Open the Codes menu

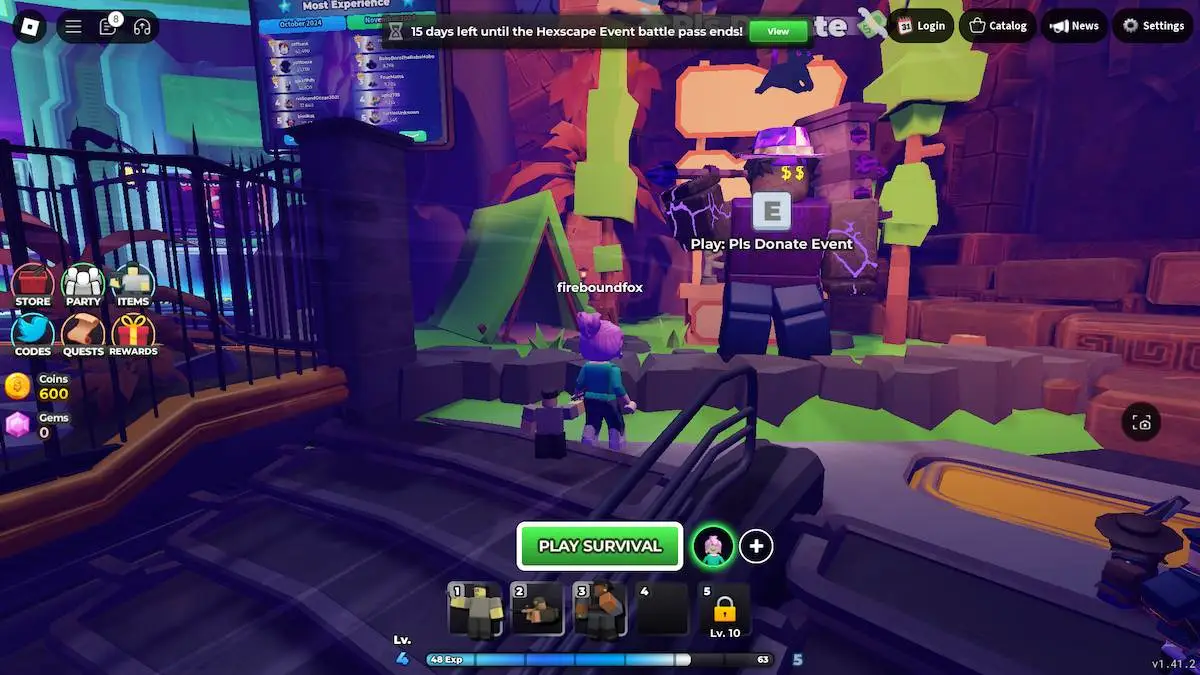tap(33, 335)
